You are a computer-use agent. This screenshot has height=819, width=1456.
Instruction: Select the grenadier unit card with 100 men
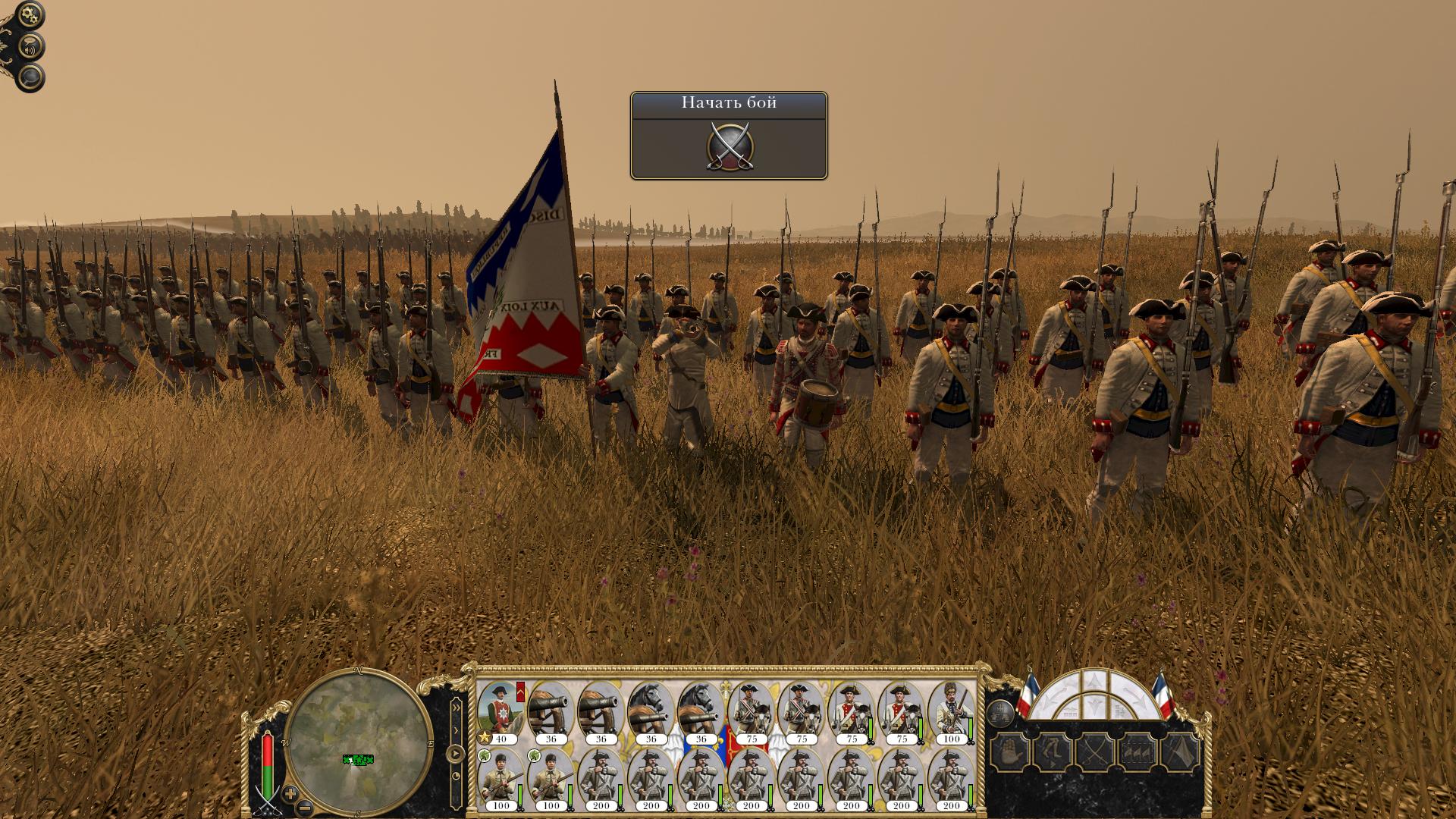(950, 713)
